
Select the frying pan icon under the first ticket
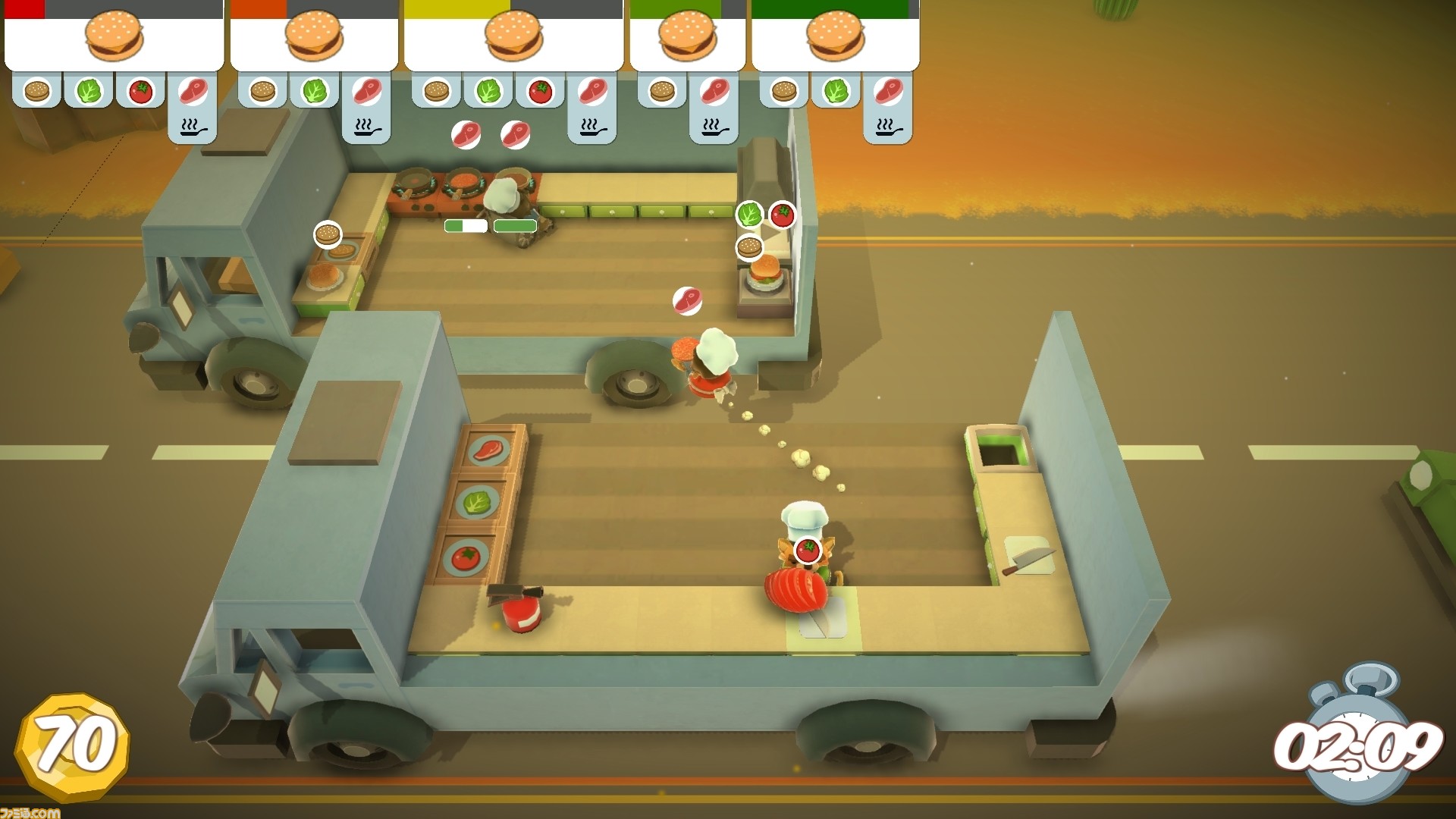[x=195, y=127]
